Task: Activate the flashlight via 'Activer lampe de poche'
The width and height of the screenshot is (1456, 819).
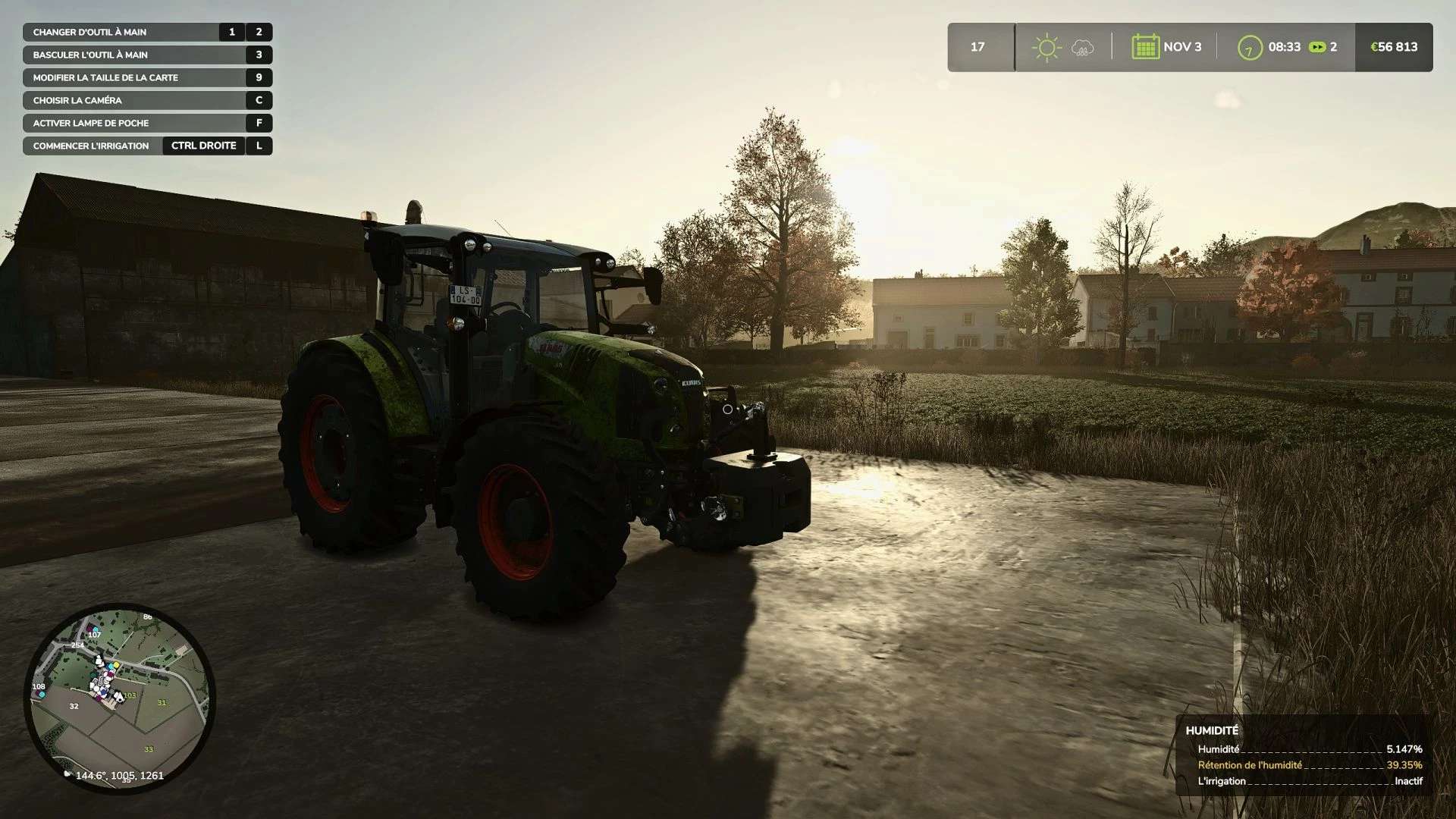Action: click(x=89, y=123)
